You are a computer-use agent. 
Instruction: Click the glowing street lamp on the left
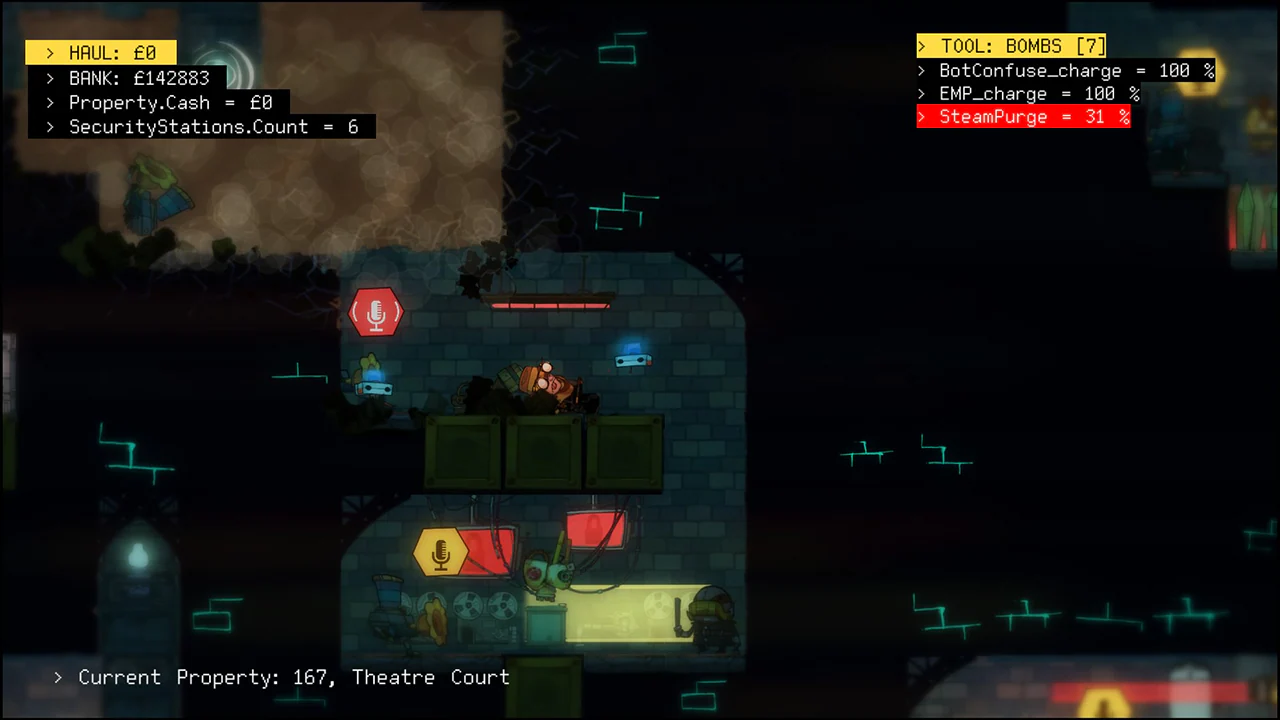coord(137,555)
